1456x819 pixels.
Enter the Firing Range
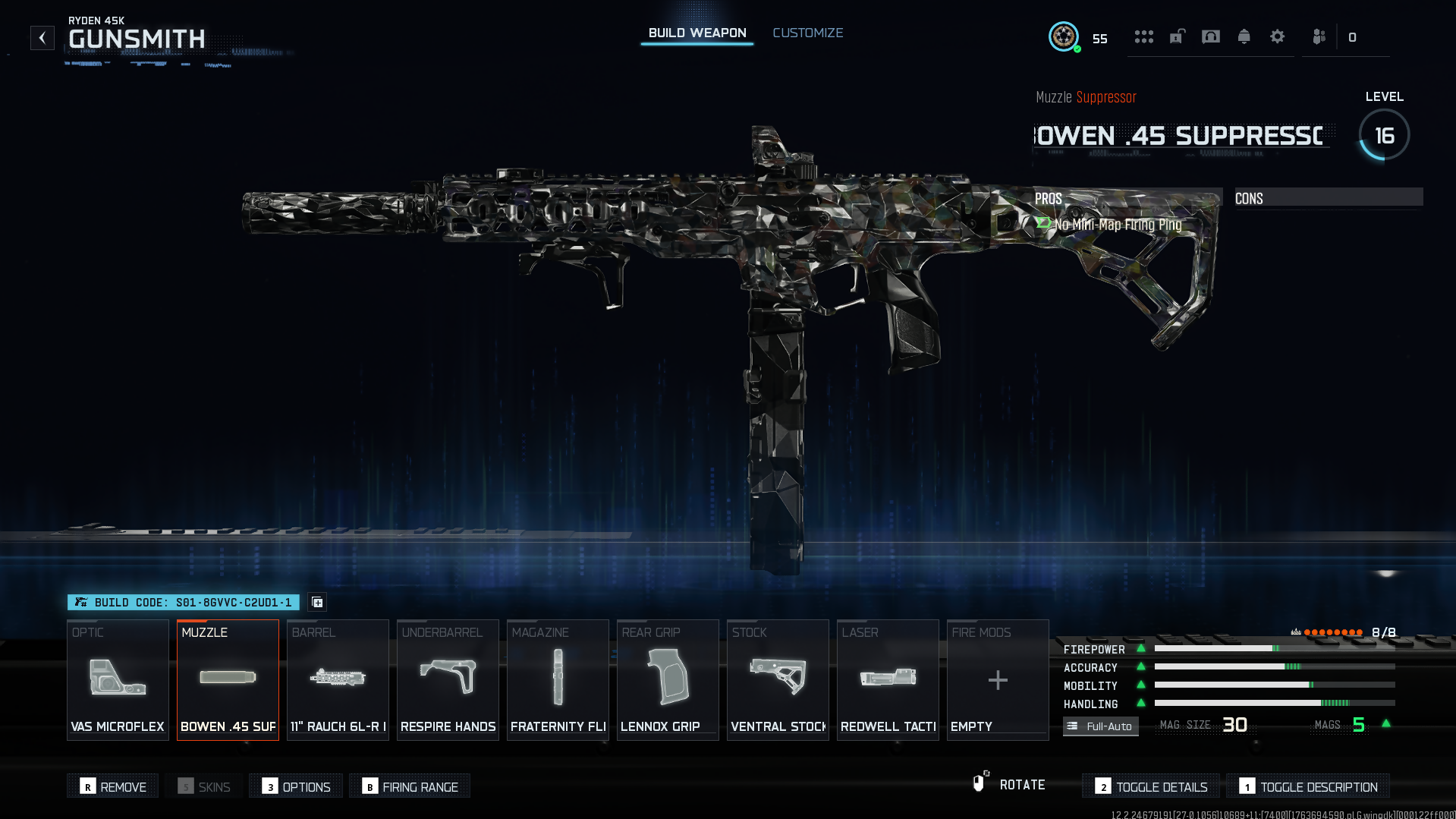pyautogui.click(x=410, y=786)
